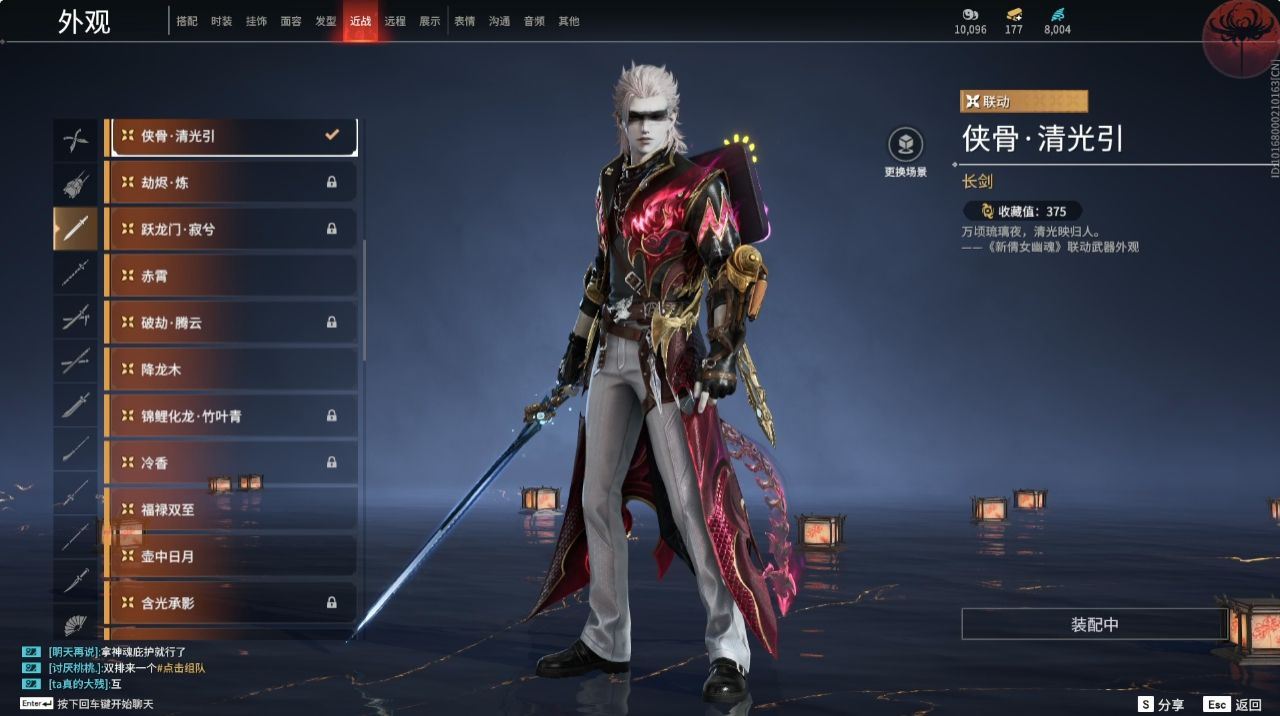The width and height of the screenshot is (1280, 716).
Task: Choose the locked 劫烬·炼 skin
Action: (232, 183)
